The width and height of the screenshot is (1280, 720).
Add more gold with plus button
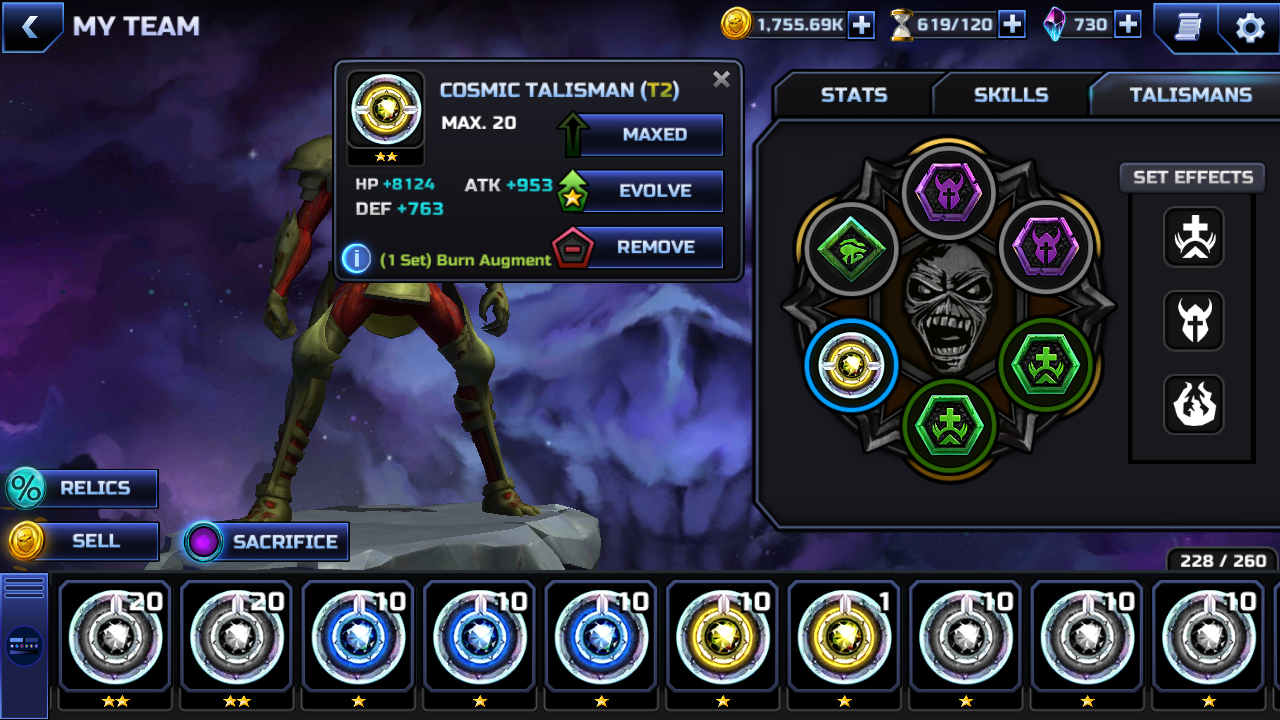(x=861, y=25)
